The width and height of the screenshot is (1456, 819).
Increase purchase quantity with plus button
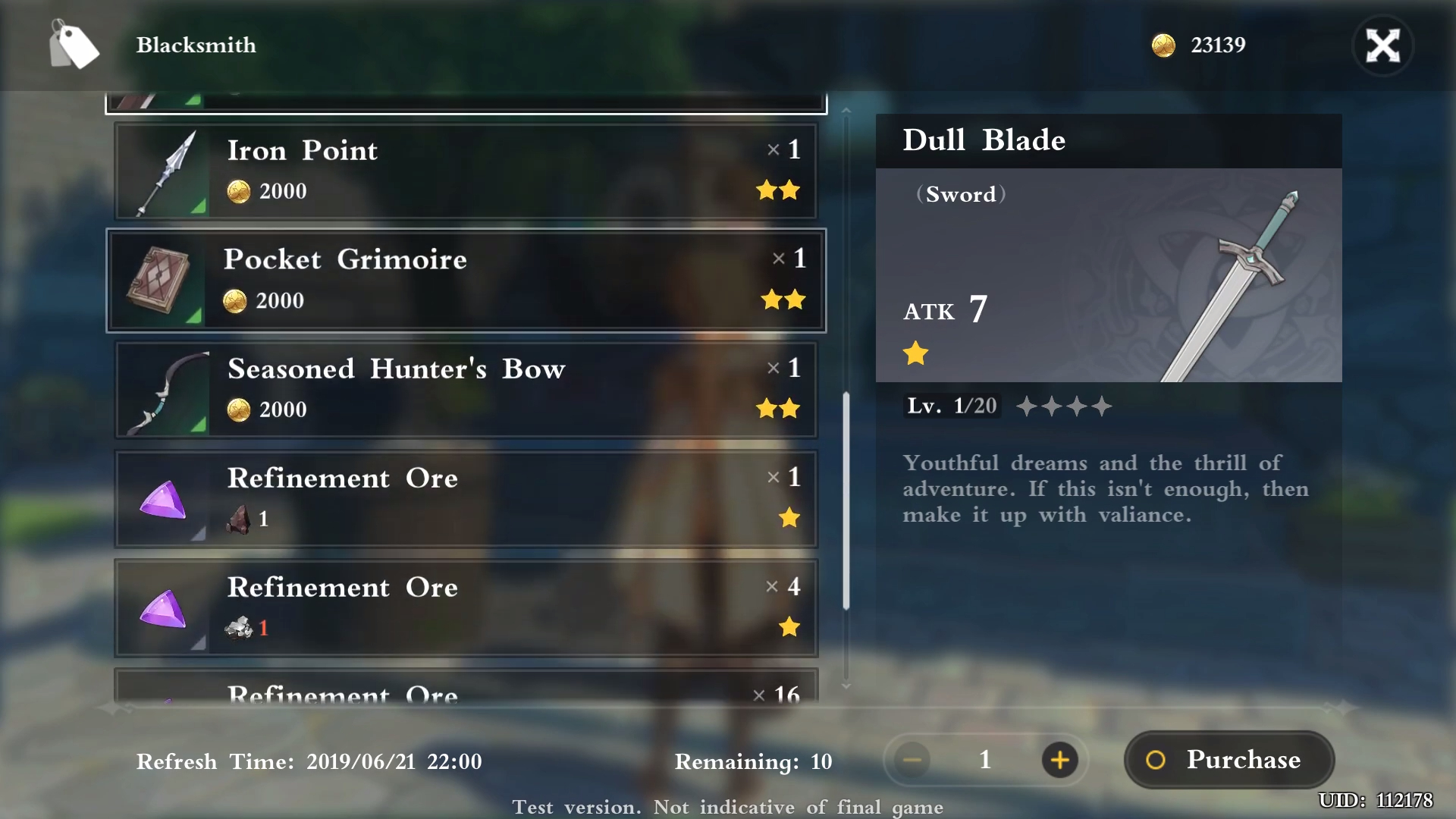click(x=1059, y=759)
